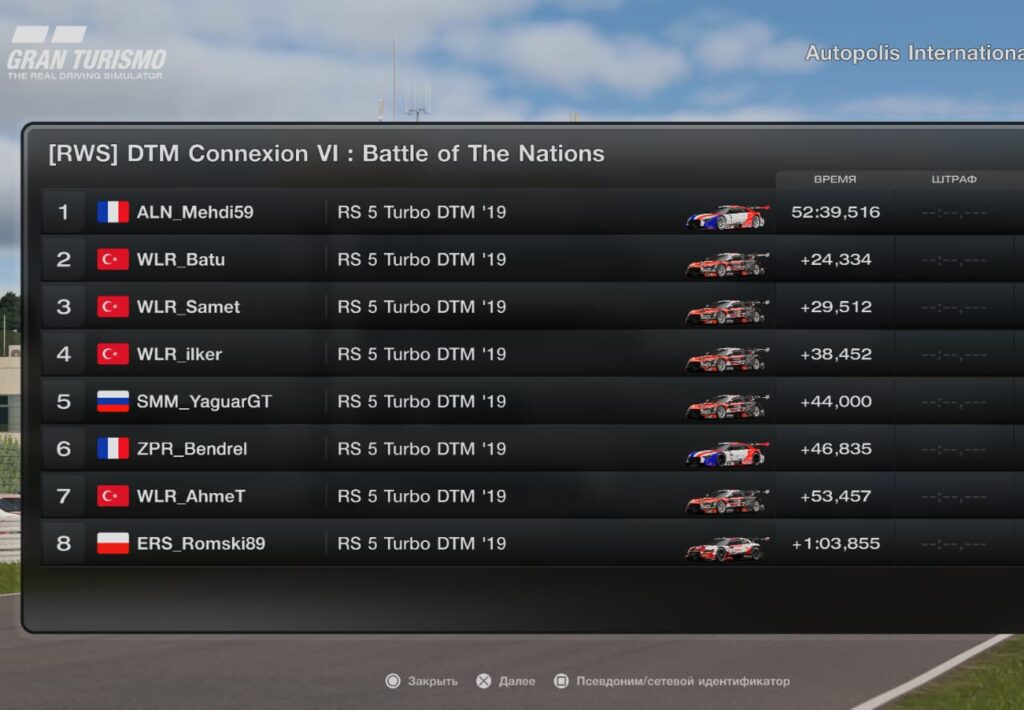The width and height of the screenshot is (1024, 710).
Task: Highlight the ERS_Romski89 row
Action: pyautogui.click(x=201, y=544)
